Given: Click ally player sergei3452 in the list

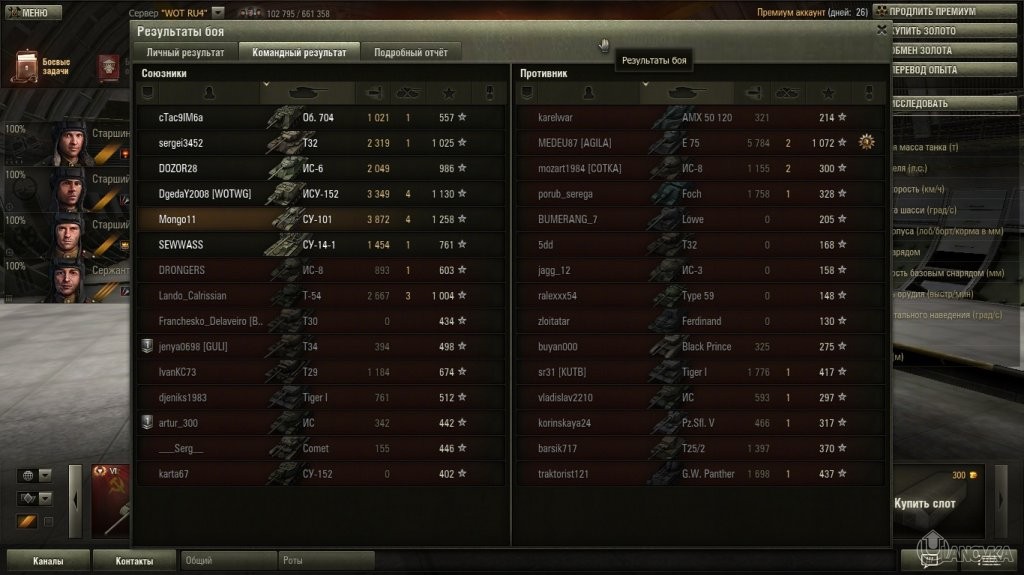Looking at the screenshot, I should (x=320, y=143).
